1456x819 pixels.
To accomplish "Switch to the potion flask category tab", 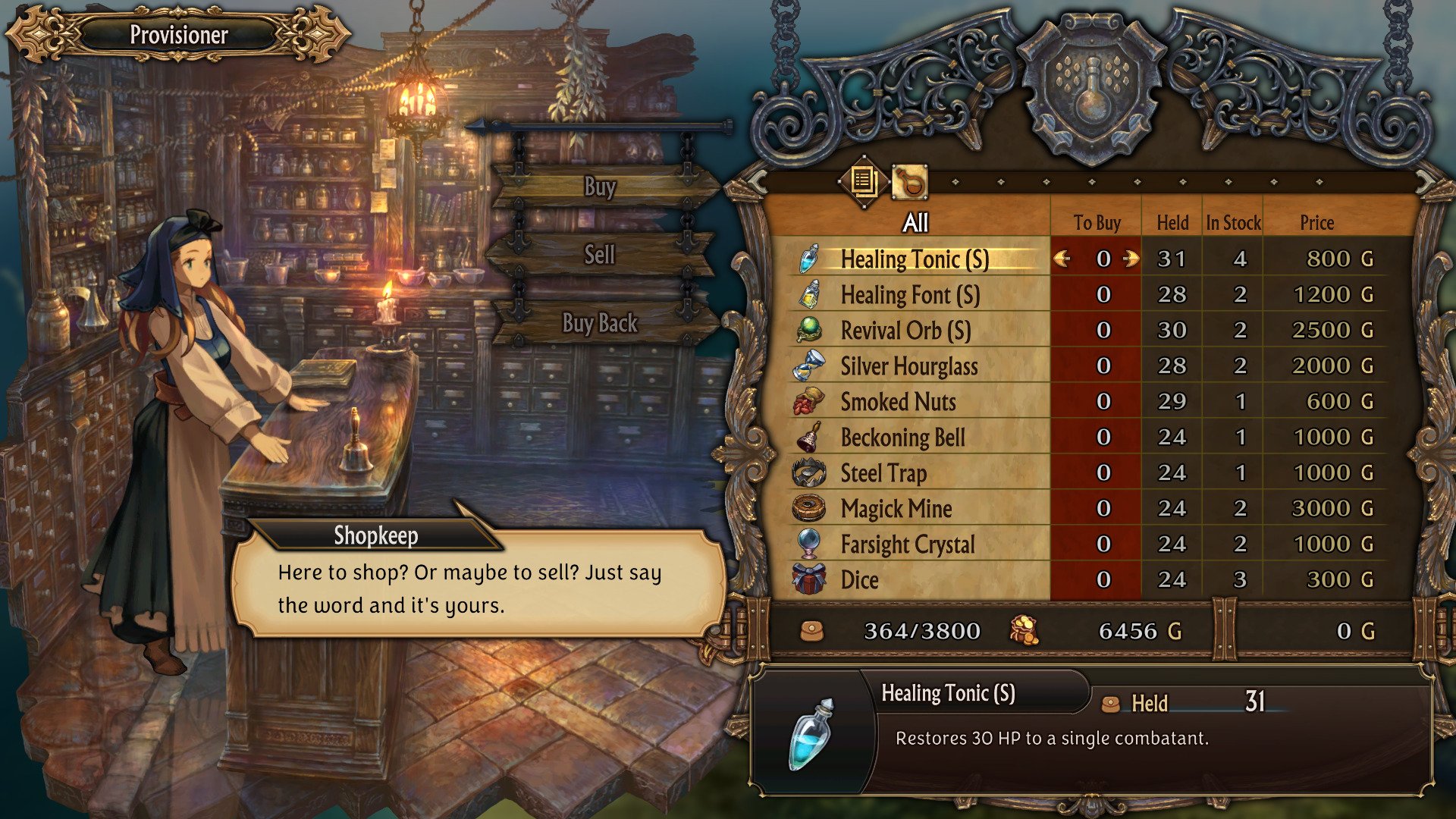I will pyautogui.click(x=909, y=182).
